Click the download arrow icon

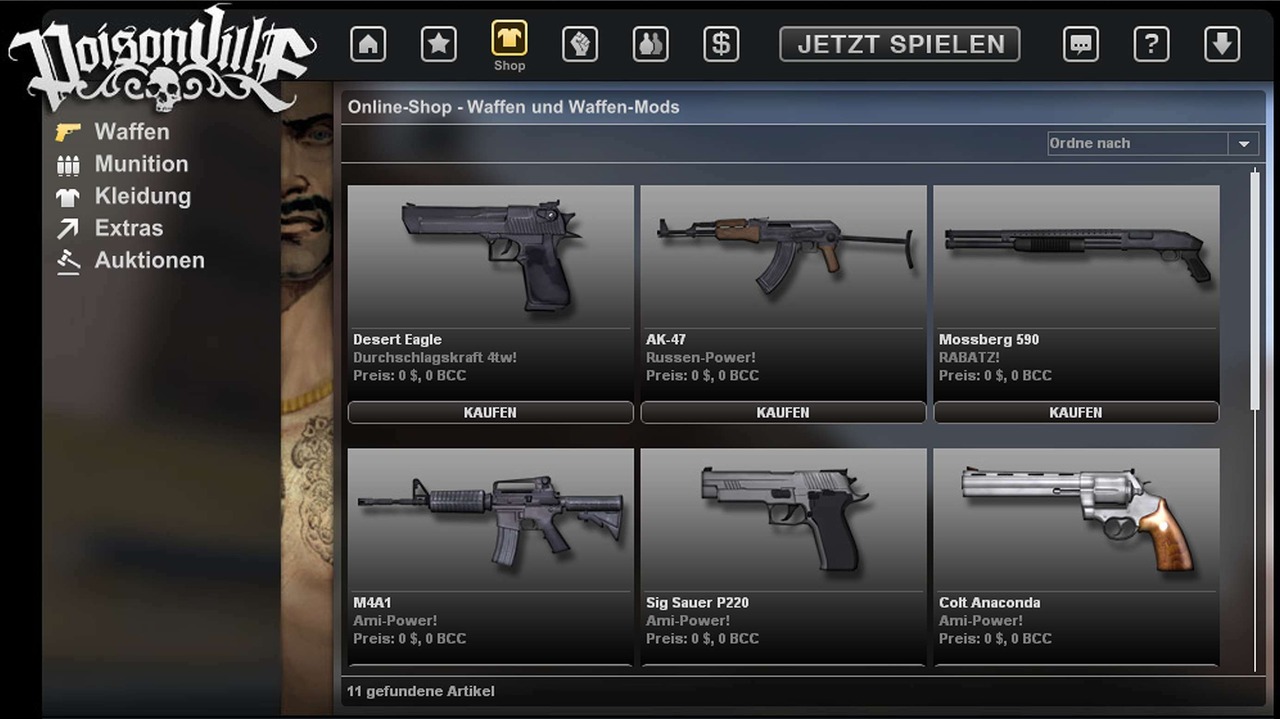[1222, 44]
